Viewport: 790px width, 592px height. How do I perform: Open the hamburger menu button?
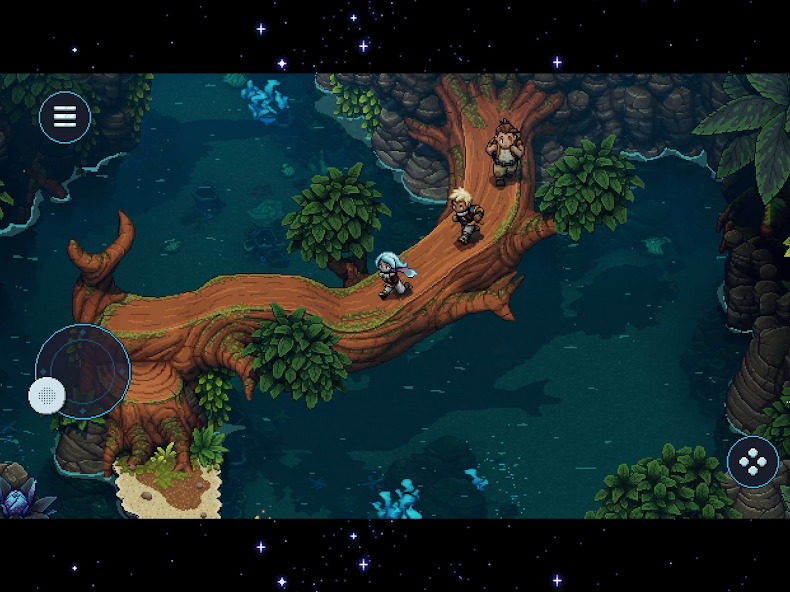coord(65,117)
